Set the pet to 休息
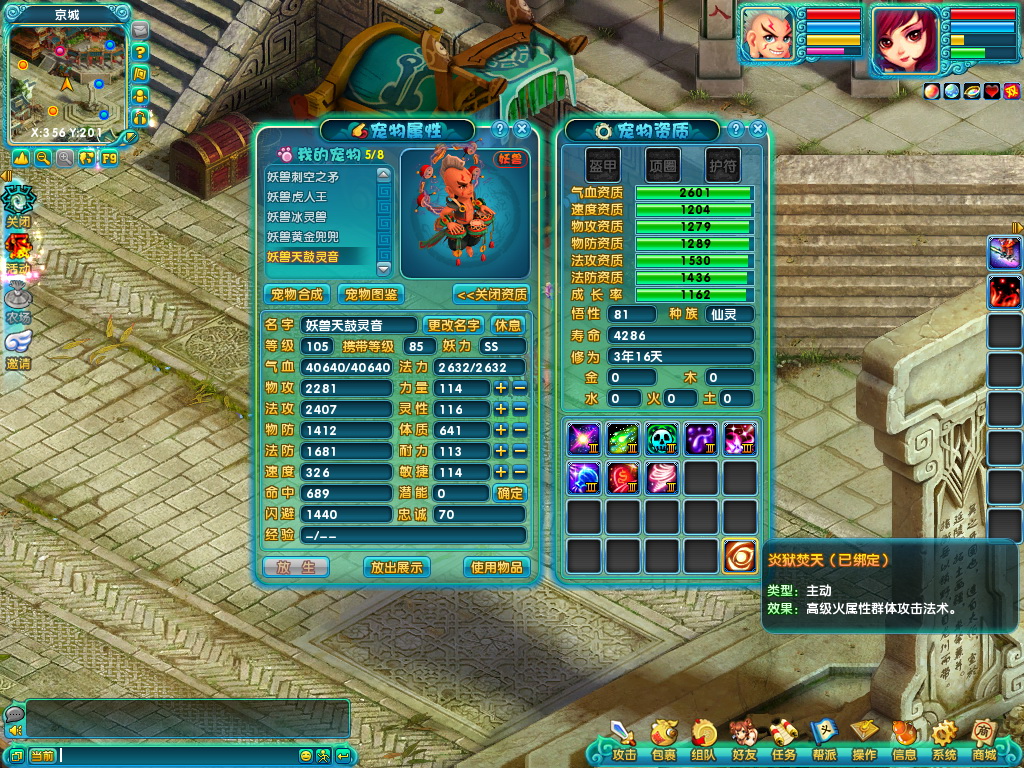1024x768 pixels. coord(508,325)
